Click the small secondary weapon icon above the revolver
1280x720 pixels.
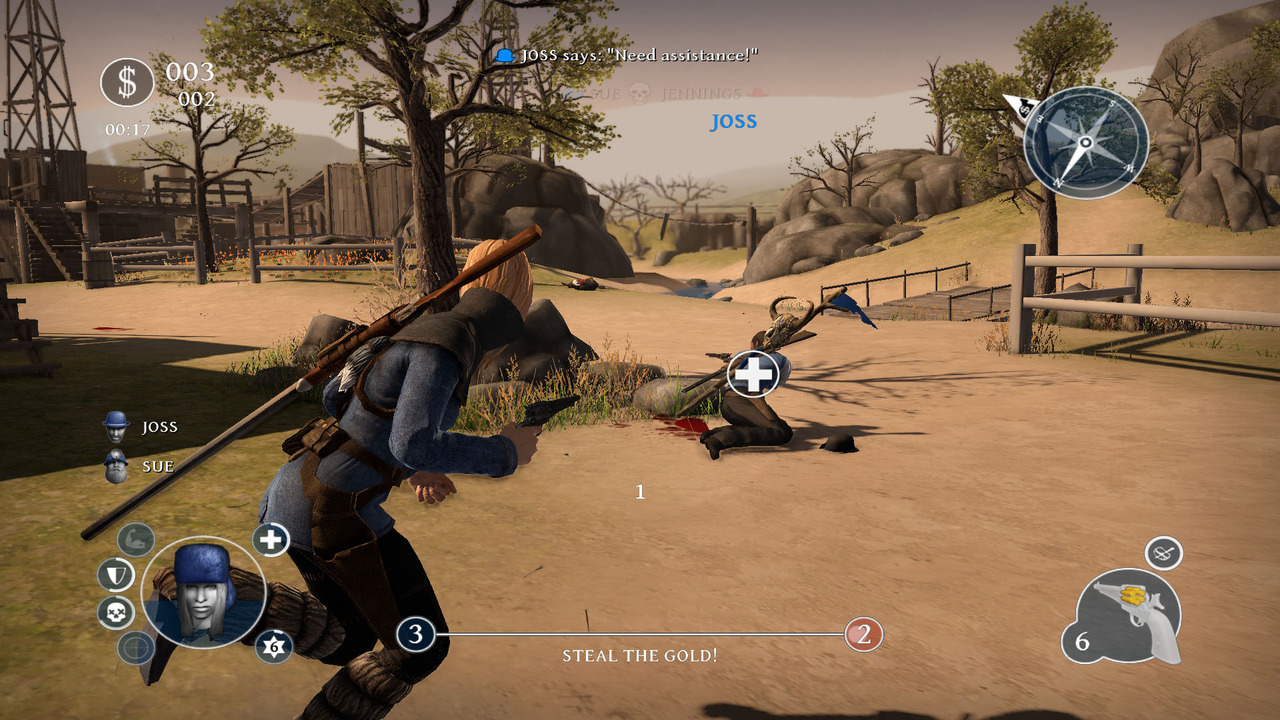coord(1163,552)
